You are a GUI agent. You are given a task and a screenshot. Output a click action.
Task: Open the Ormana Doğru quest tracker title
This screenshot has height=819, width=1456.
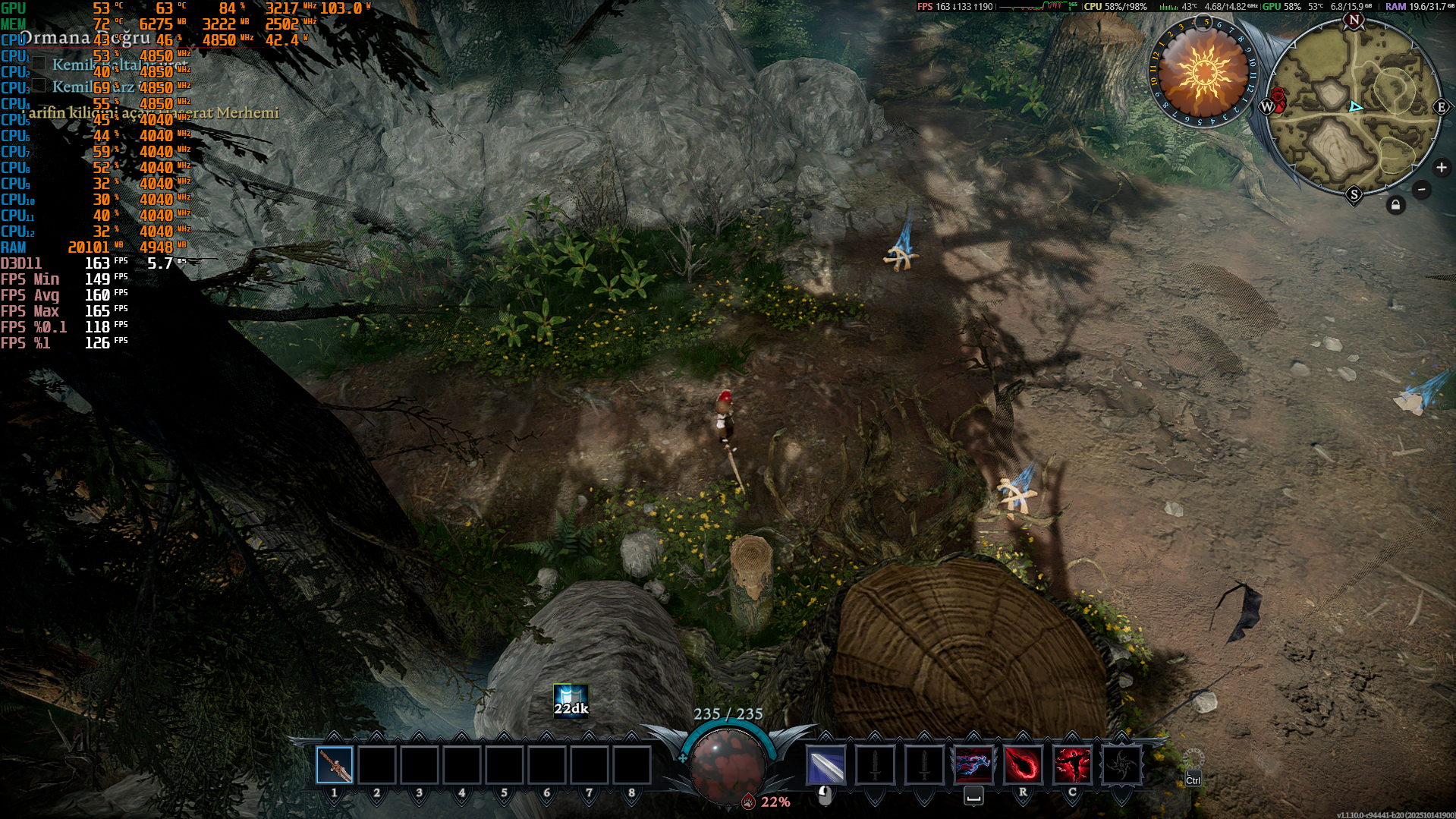pos(85,38)
